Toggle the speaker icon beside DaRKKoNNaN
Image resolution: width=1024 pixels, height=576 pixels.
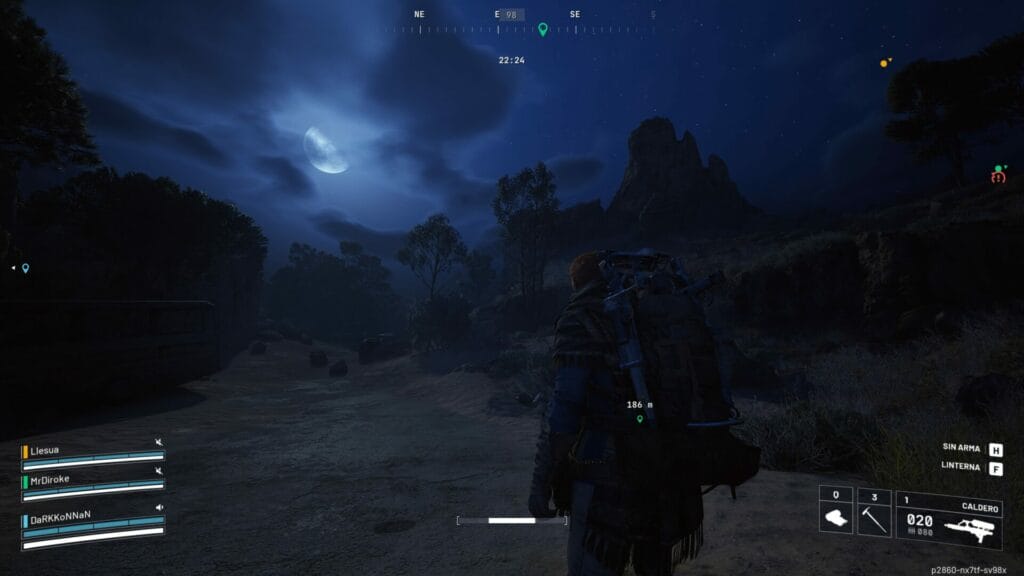[159, 507]
